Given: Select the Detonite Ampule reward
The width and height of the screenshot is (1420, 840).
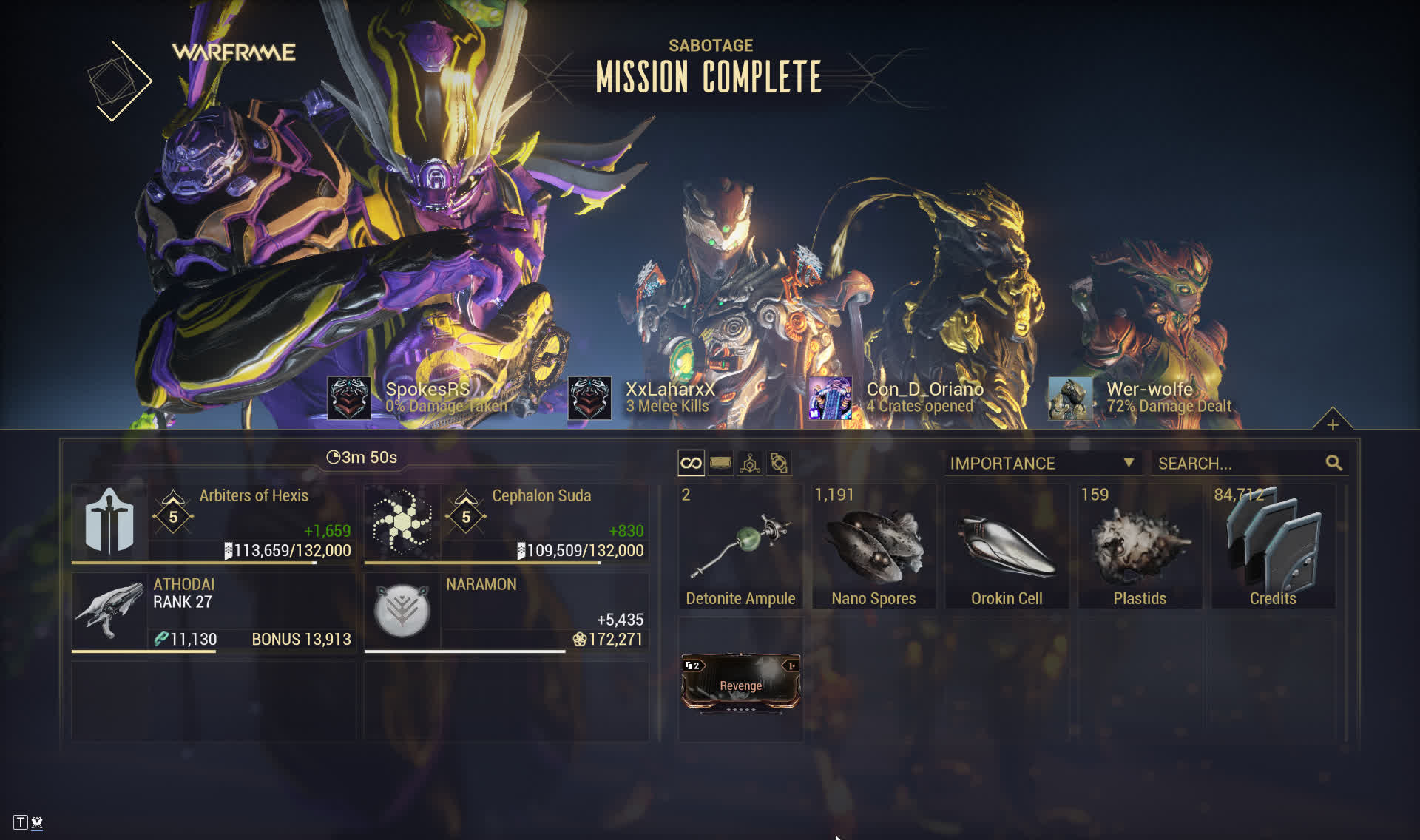Looking at the screenshot, I should (x=740, y=546).
